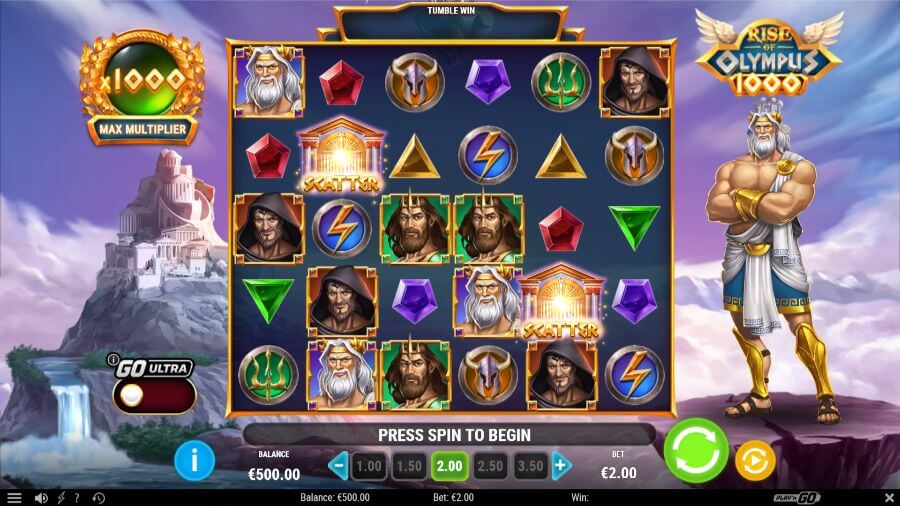This screenshot has height=506, width=900.
Task: Select the 1.00 bet value
Action: [369, 466]
